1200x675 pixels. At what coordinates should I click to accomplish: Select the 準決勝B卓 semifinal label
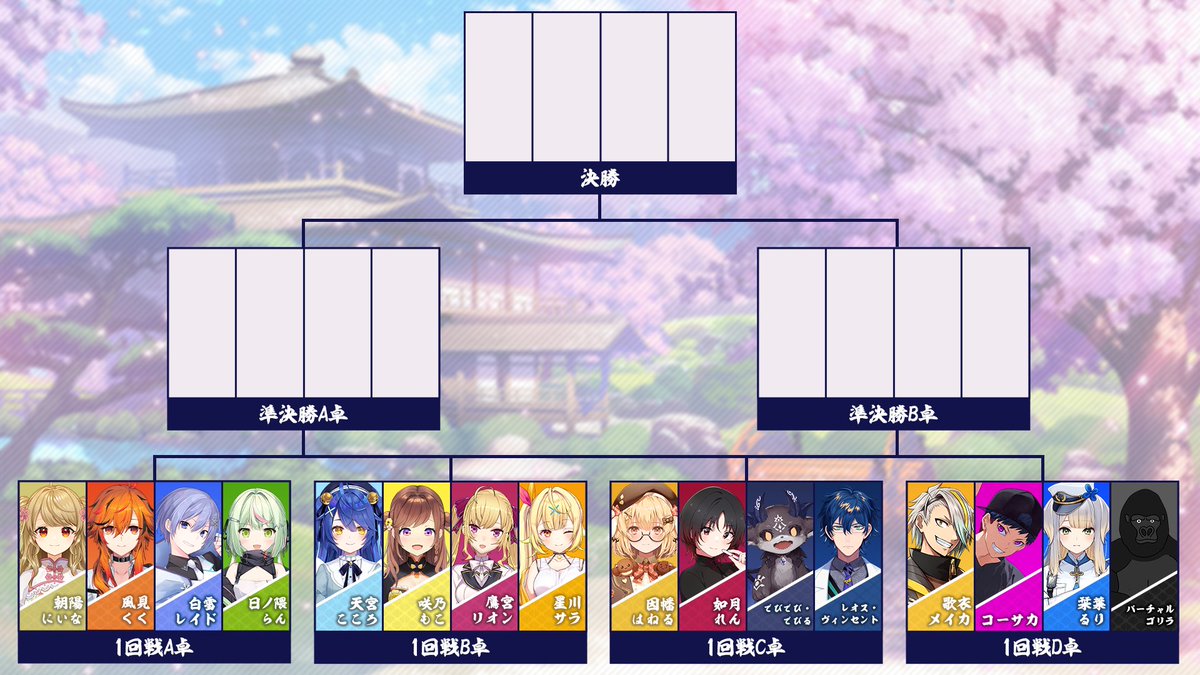coord(893,414)
